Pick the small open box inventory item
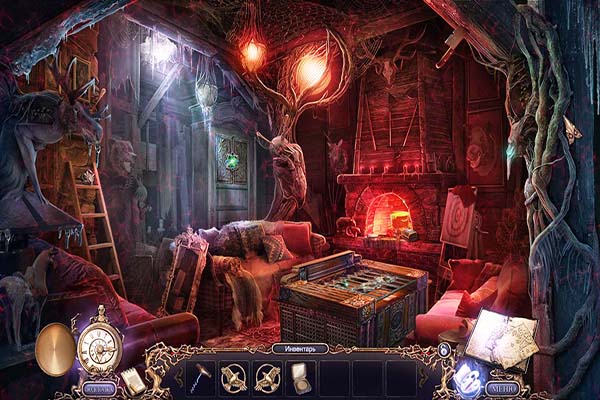The height and width of the screenshot is (400, 600). tap(298, 376)
